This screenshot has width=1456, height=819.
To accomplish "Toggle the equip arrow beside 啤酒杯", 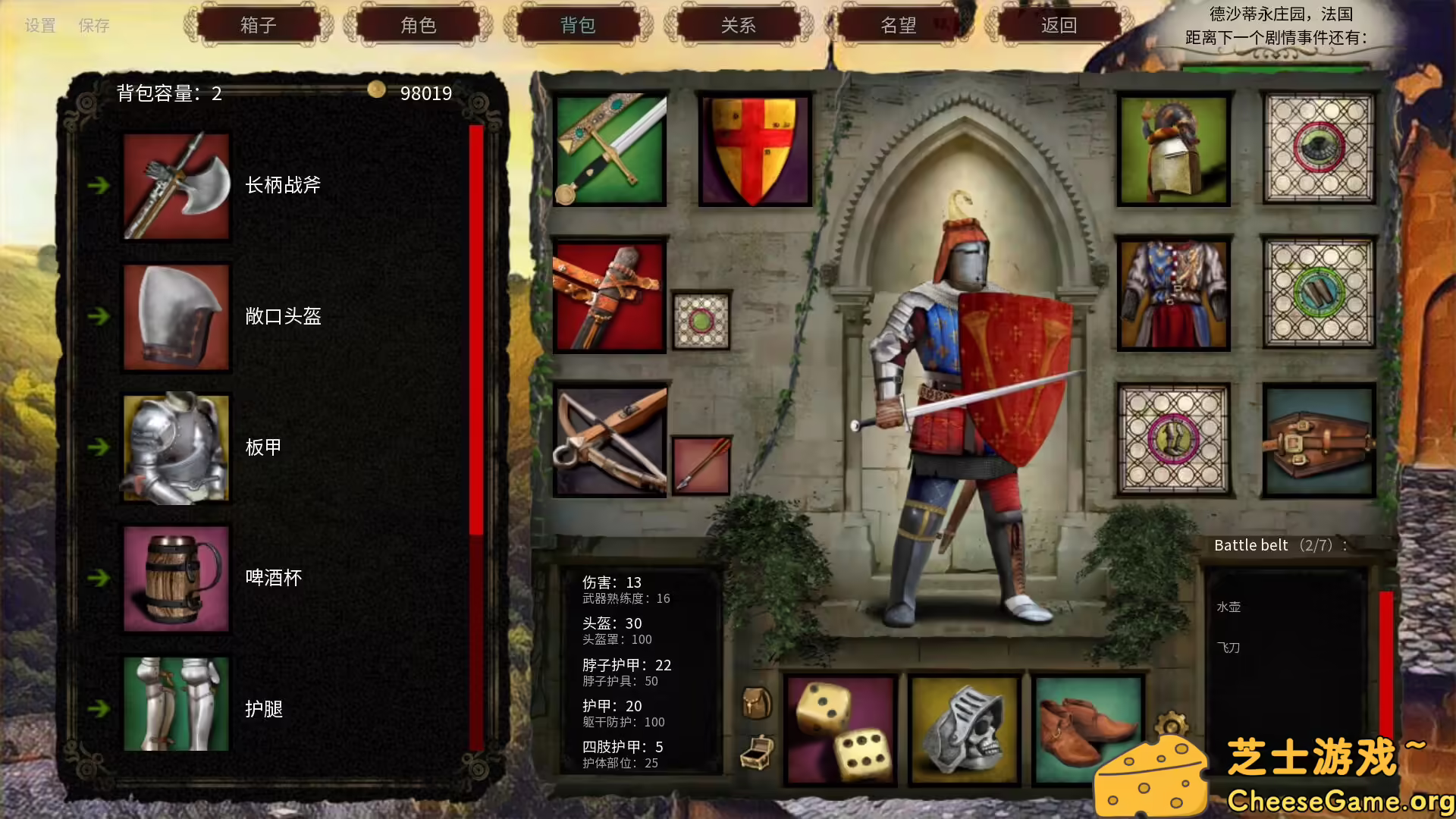I will (x=99, y=578).
